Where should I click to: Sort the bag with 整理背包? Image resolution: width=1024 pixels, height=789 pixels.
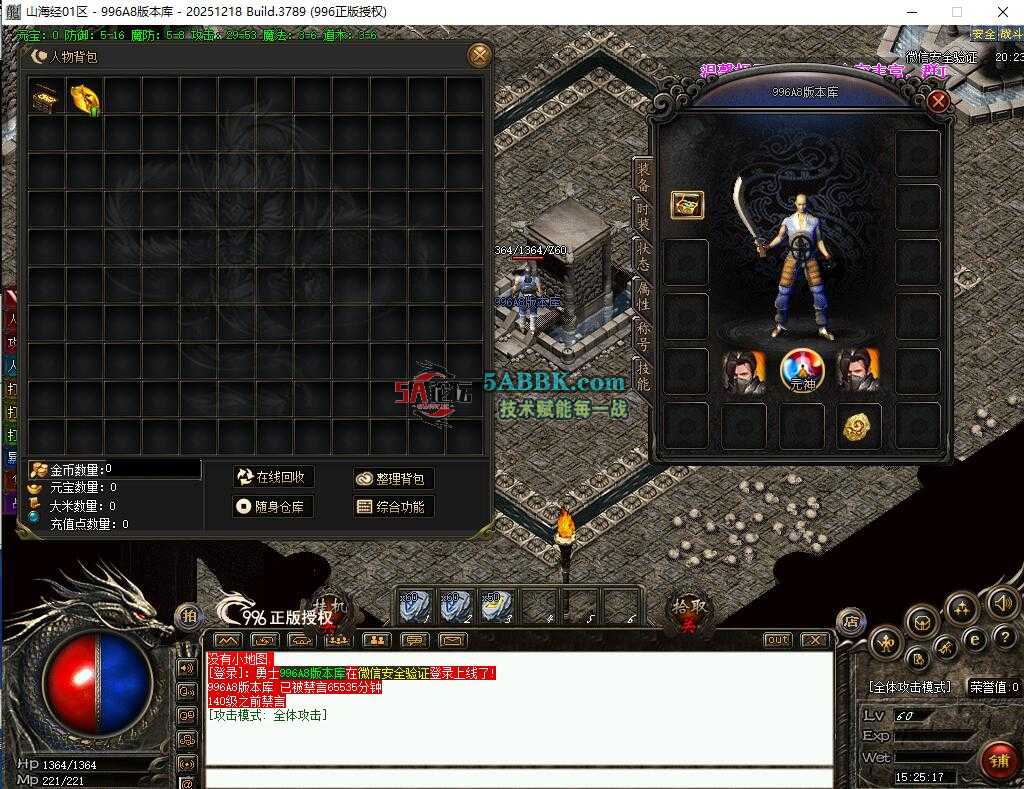coord(393,479)
